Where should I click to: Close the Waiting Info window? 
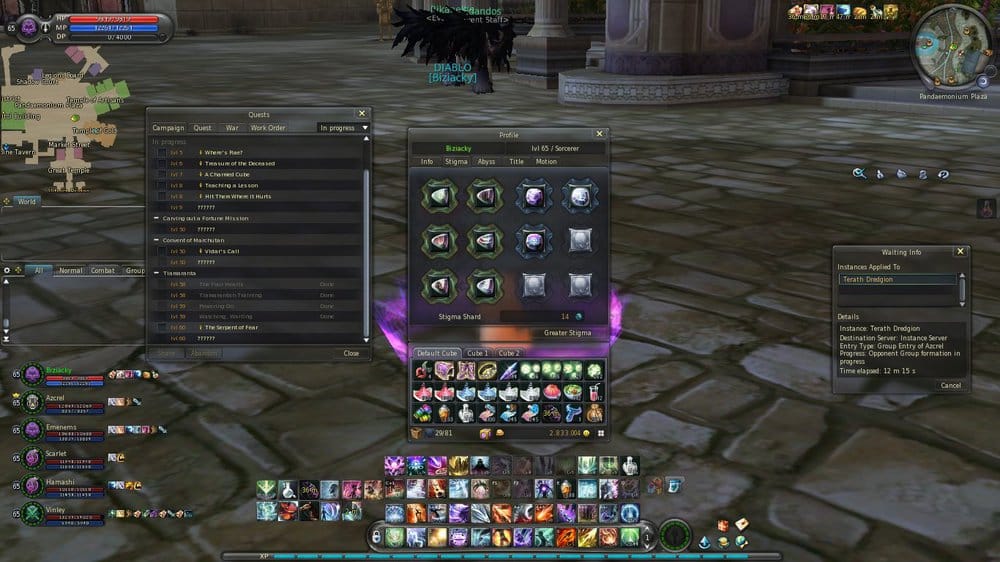pyautogui.click(x=960, y=252)
